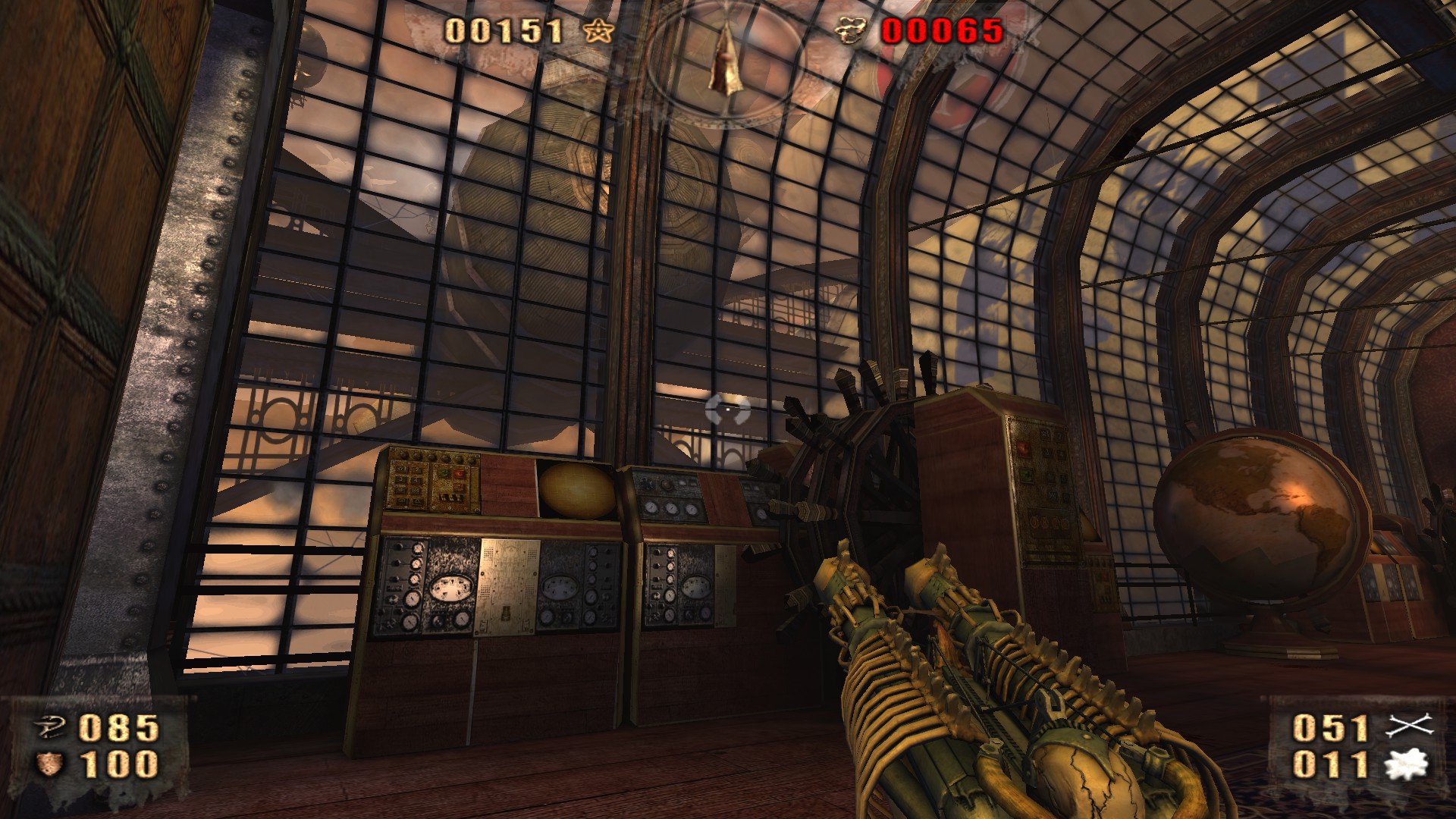The width and height of the screenshot is (1456, 819).
Task: Select the crossed stakes ammo icon
Action: 1409,726
